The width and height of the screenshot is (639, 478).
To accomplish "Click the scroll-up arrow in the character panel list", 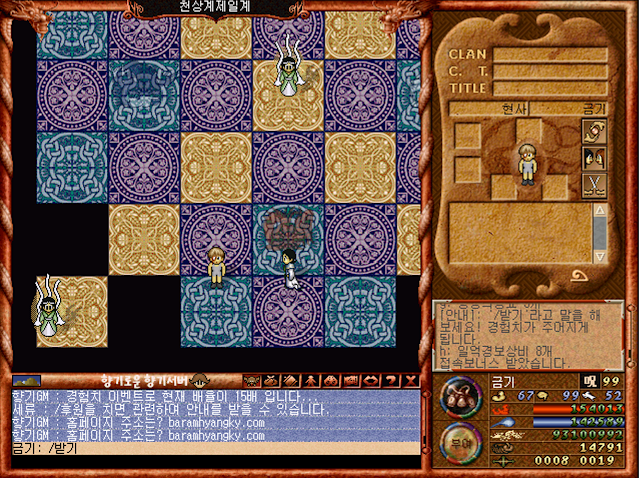I will tap(600, 212).
